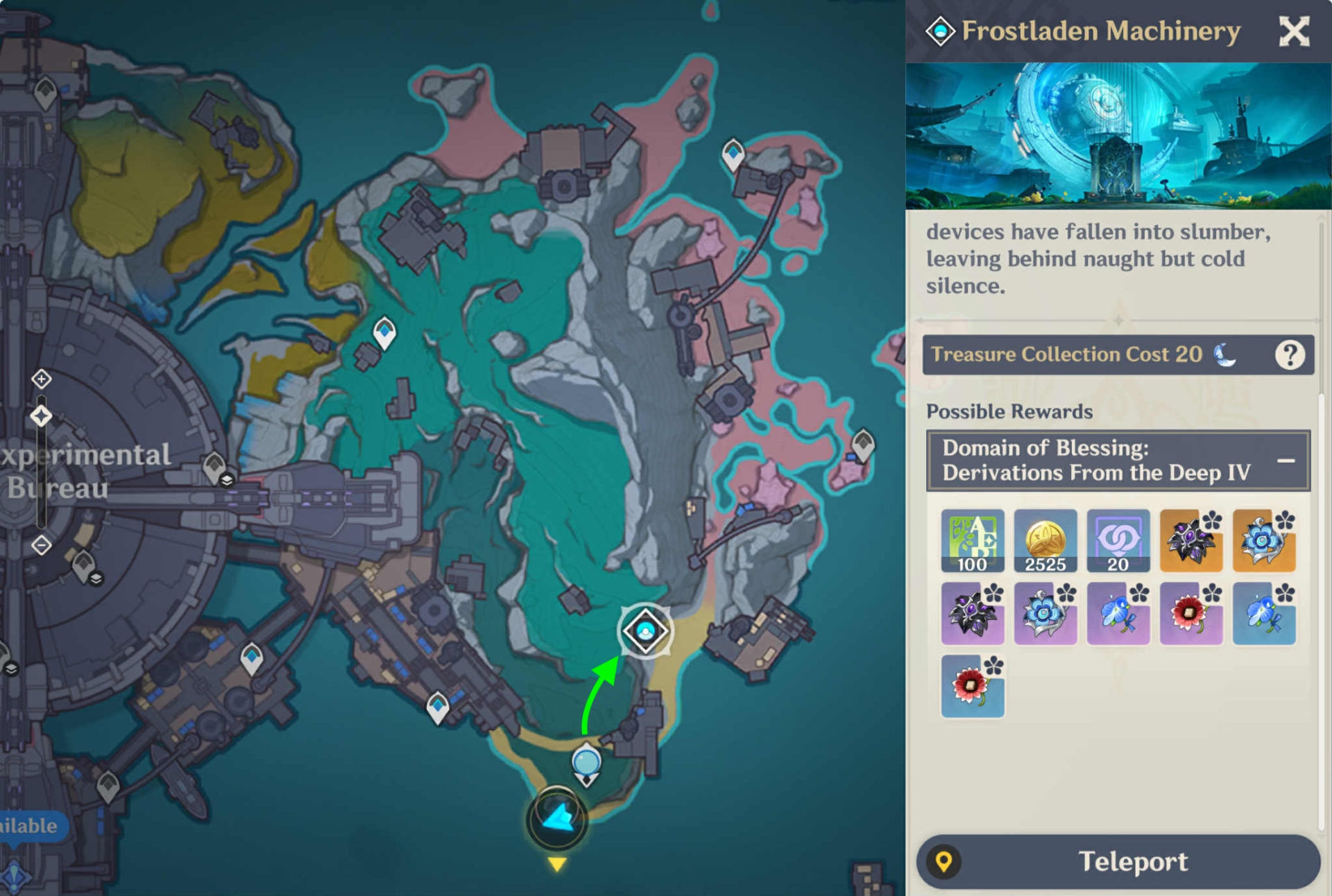
Task: Open Treasure Collection Cost help question mark
Action: tap(1289, 355)
